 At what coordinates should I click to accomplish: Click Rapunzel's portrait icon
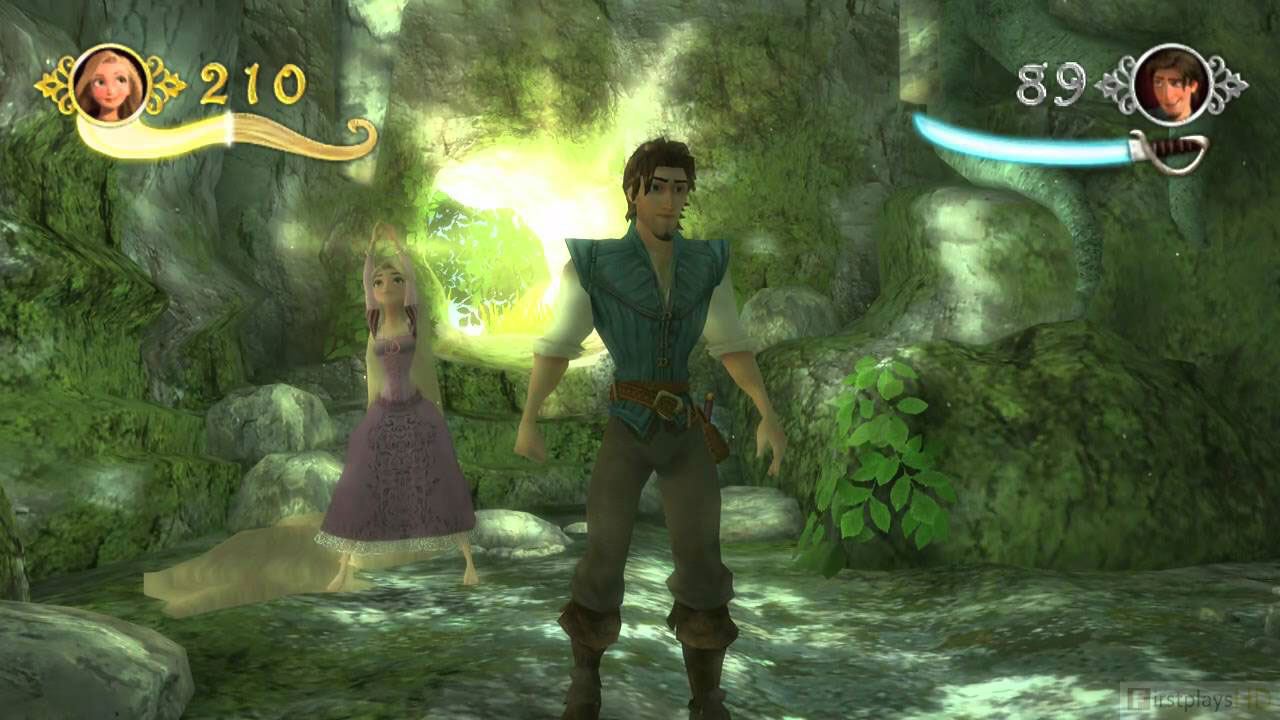110,84
